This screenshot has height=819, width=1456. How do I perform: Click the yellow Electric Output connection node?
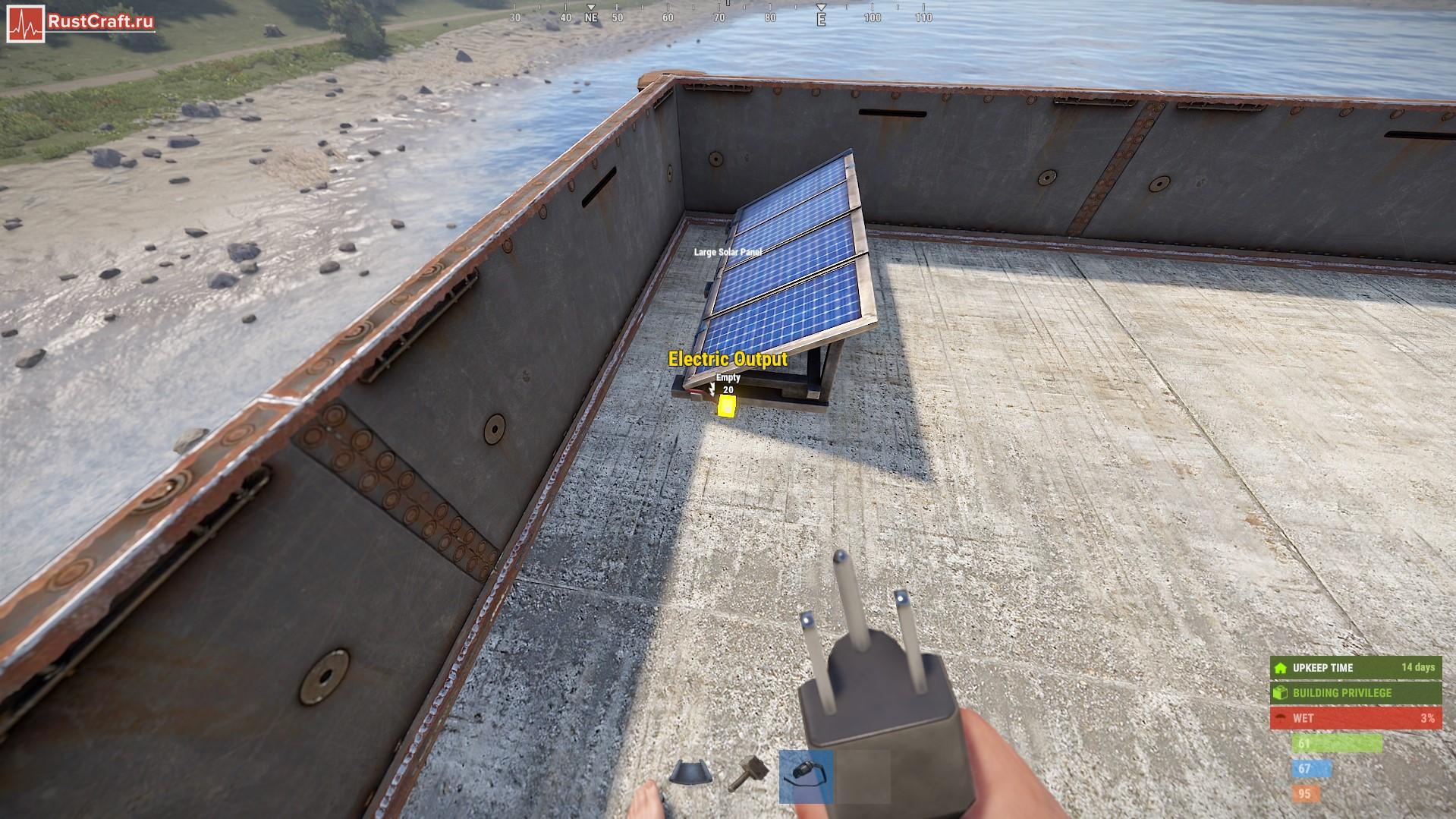point(727,407)
